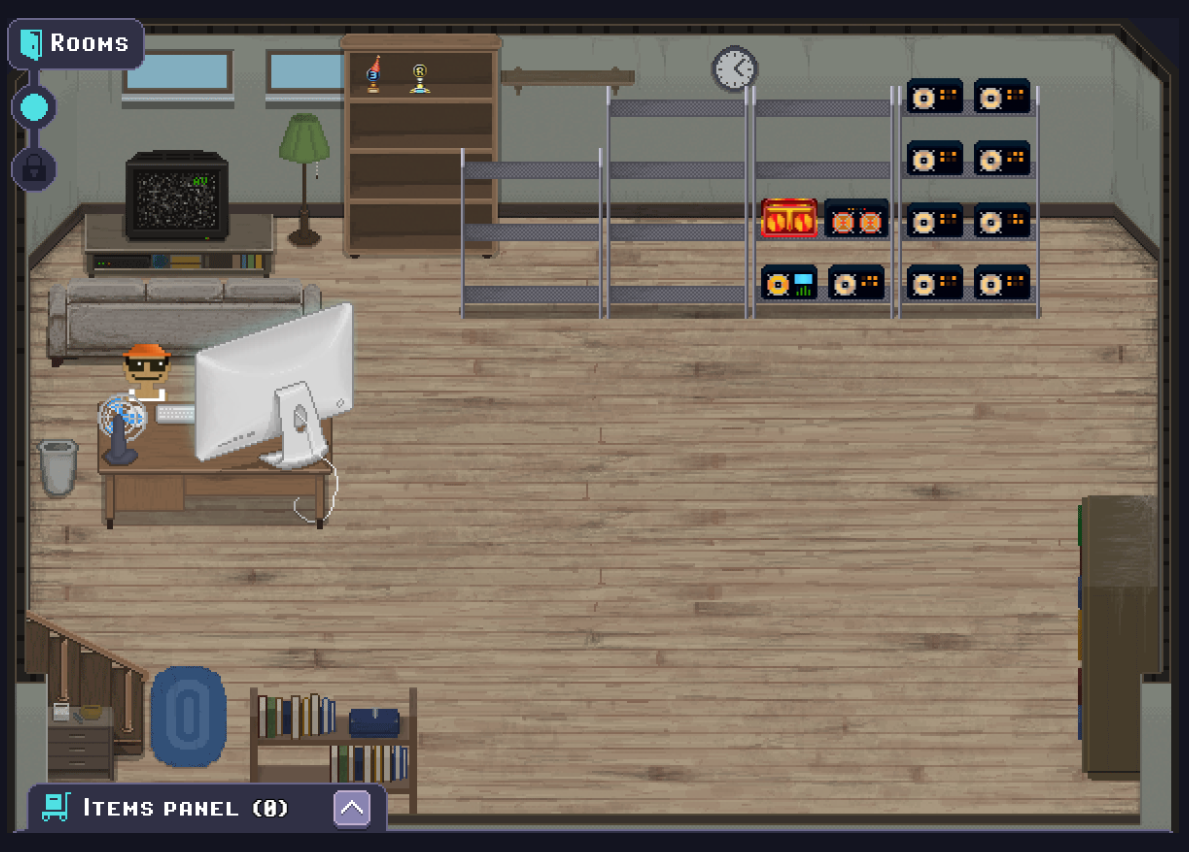Click the locked room padlock node
Screen dimensions: 1189x852
(34, 168)
